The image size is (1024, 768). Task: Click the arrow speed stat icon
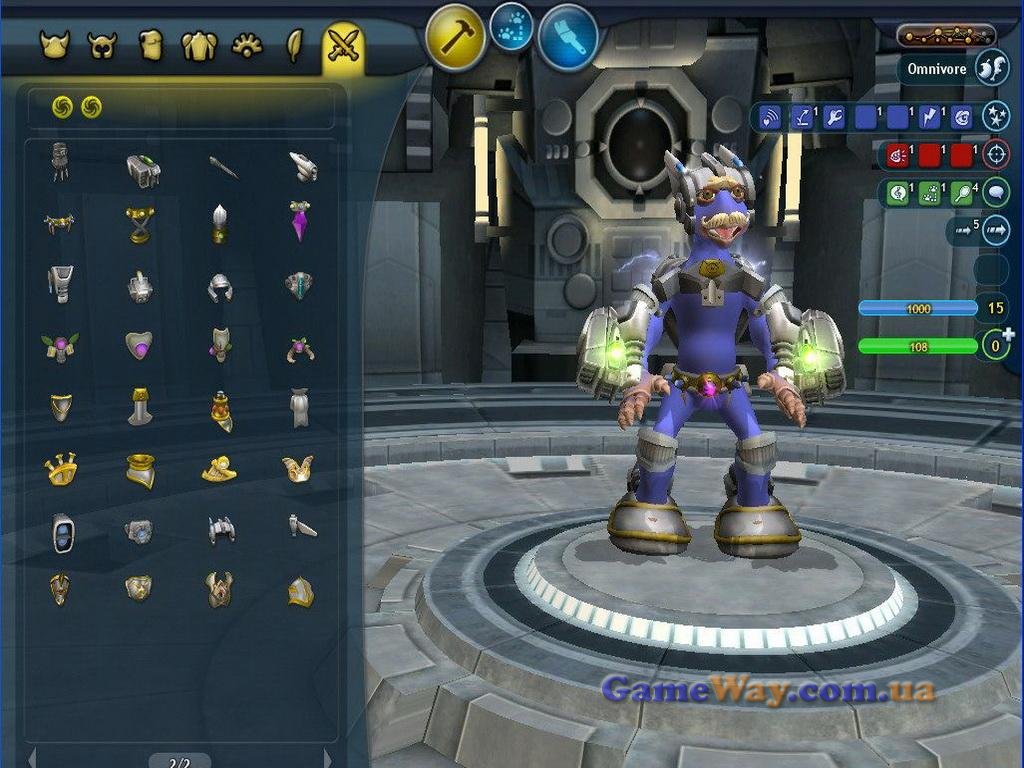click(996, 231)
